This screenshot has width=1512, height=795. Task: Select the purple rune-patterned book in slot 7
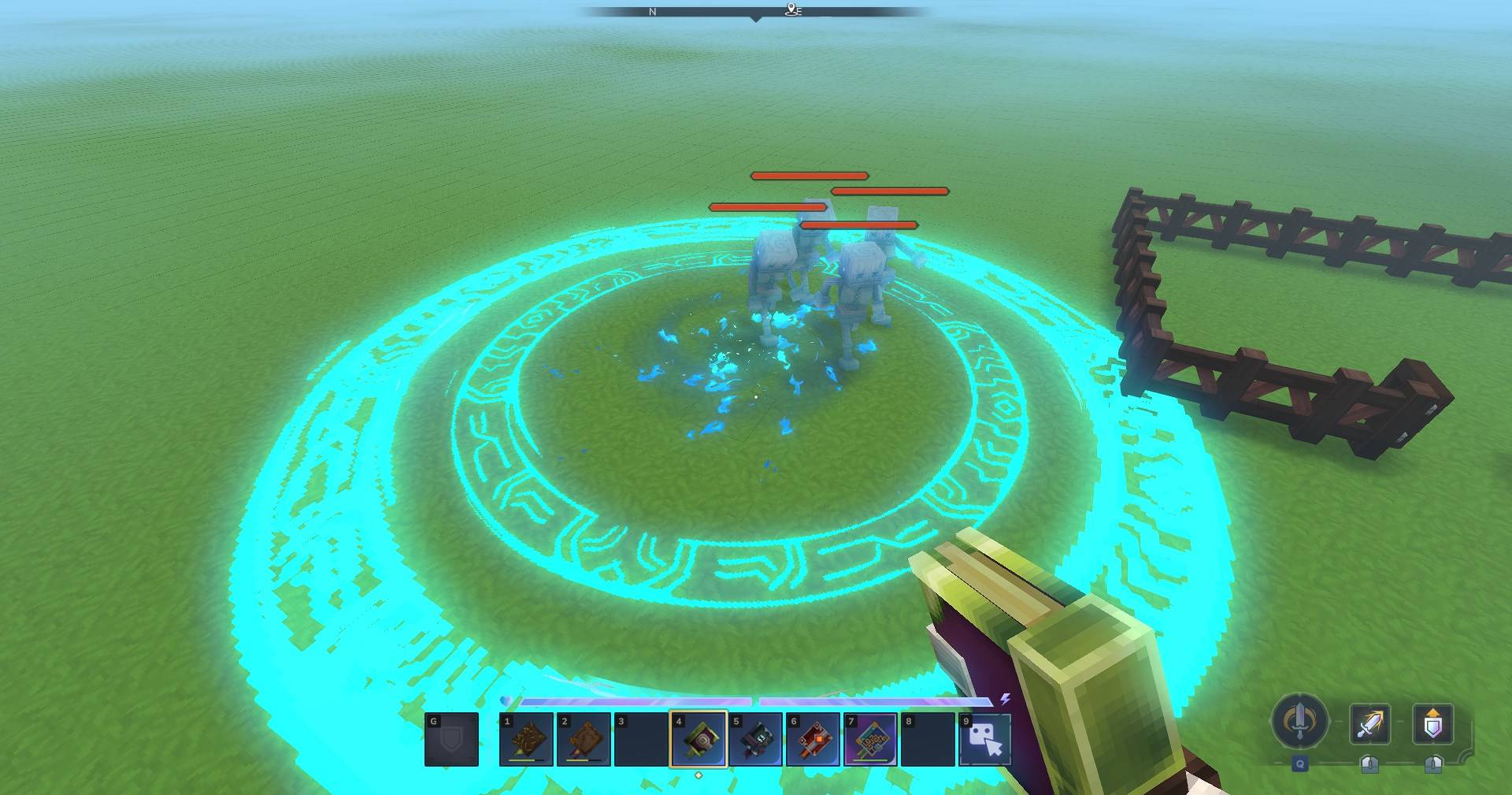coord(870,740)
